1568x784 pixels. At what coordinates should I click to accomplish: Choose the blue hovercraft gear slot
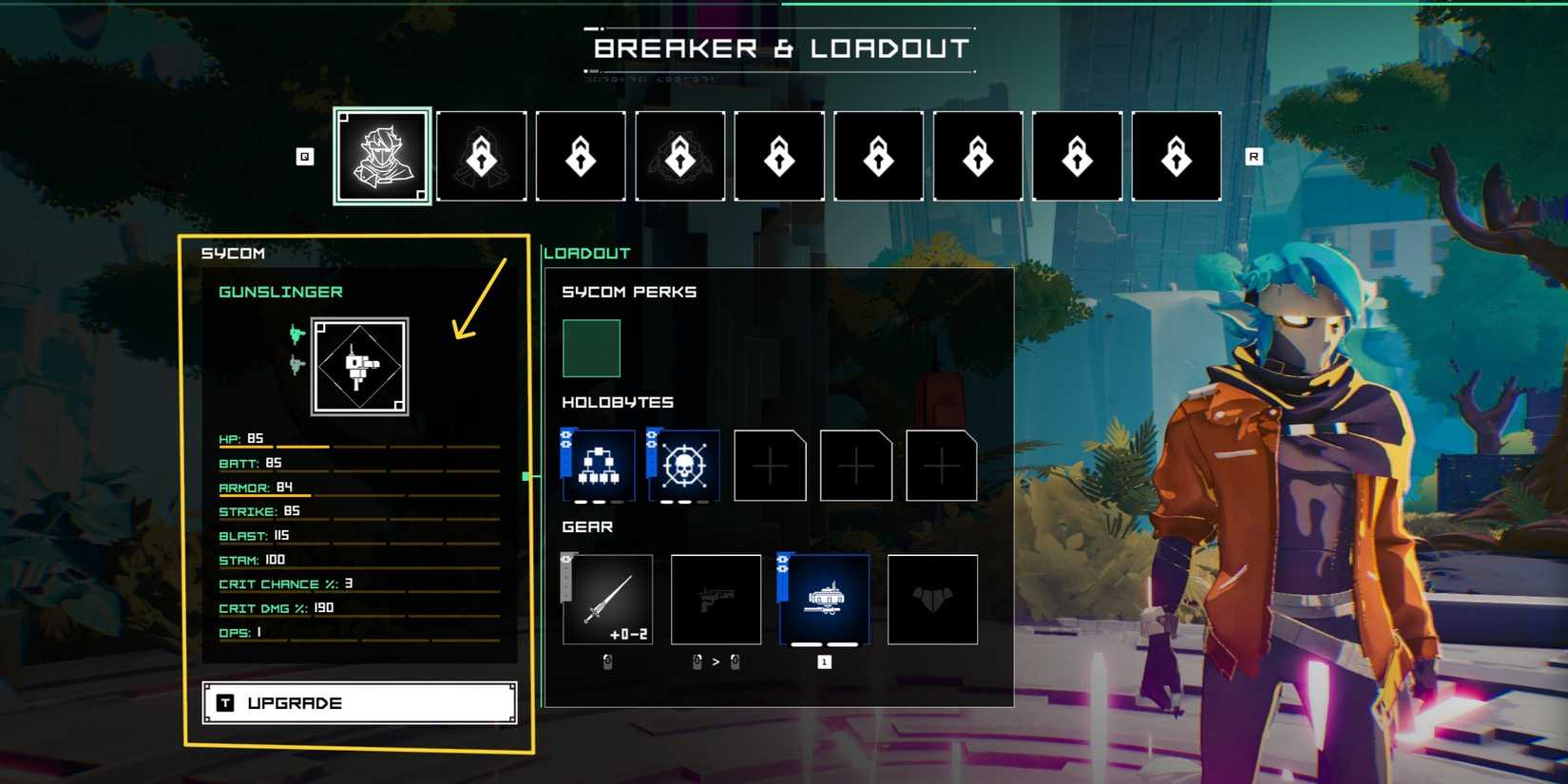pos(824,600)
